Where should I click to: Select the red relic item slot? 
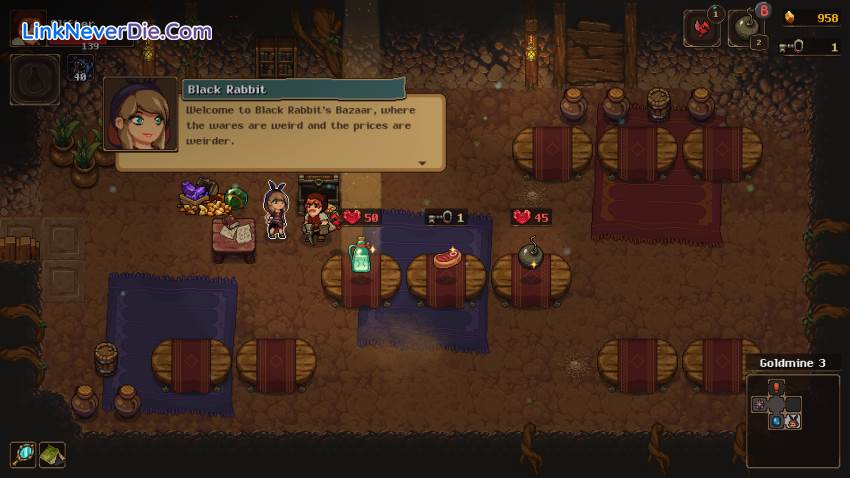point(701,27)
